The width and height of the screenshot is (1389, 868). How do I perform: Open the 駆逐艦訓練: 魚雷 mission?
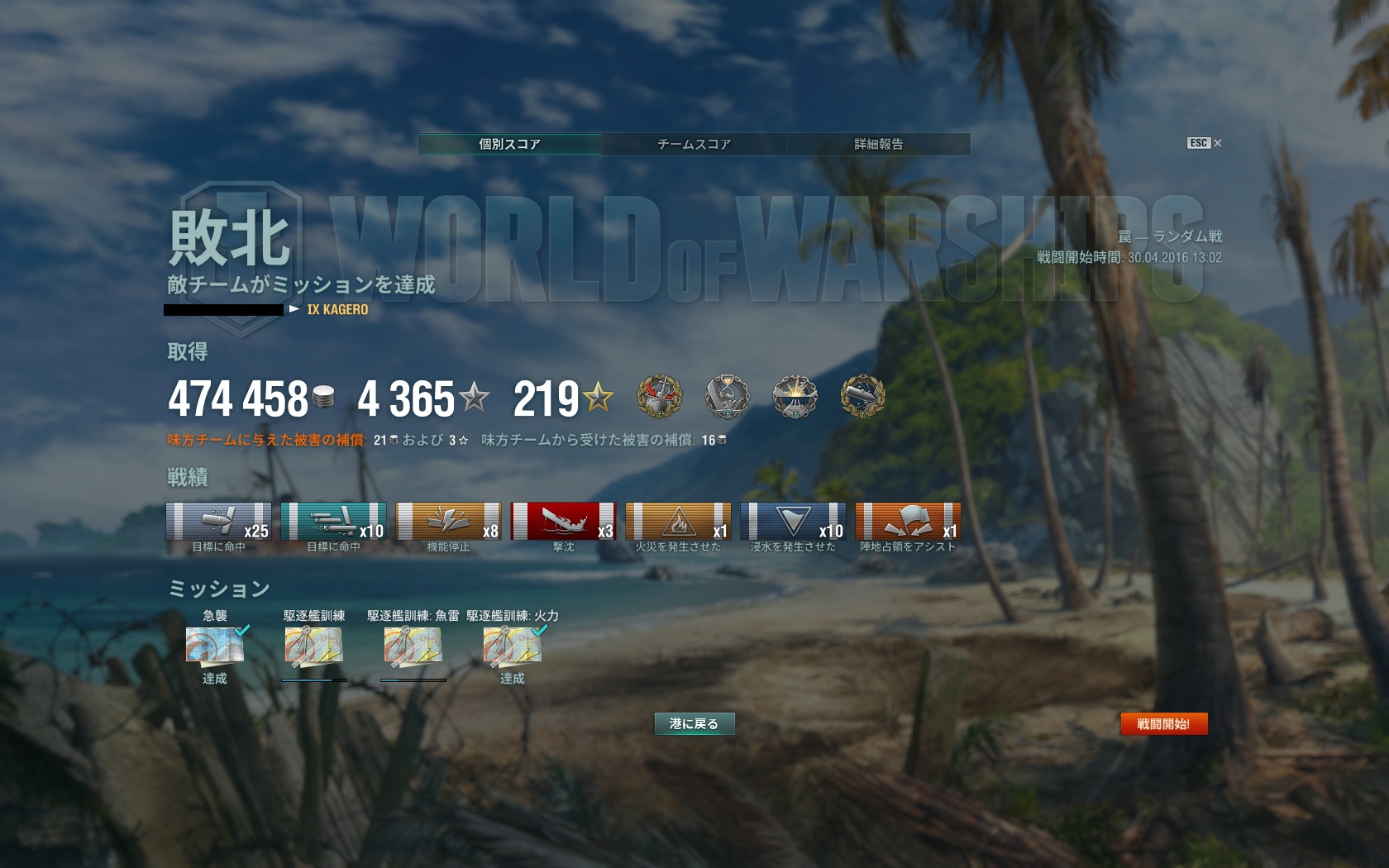coord(413,646)
